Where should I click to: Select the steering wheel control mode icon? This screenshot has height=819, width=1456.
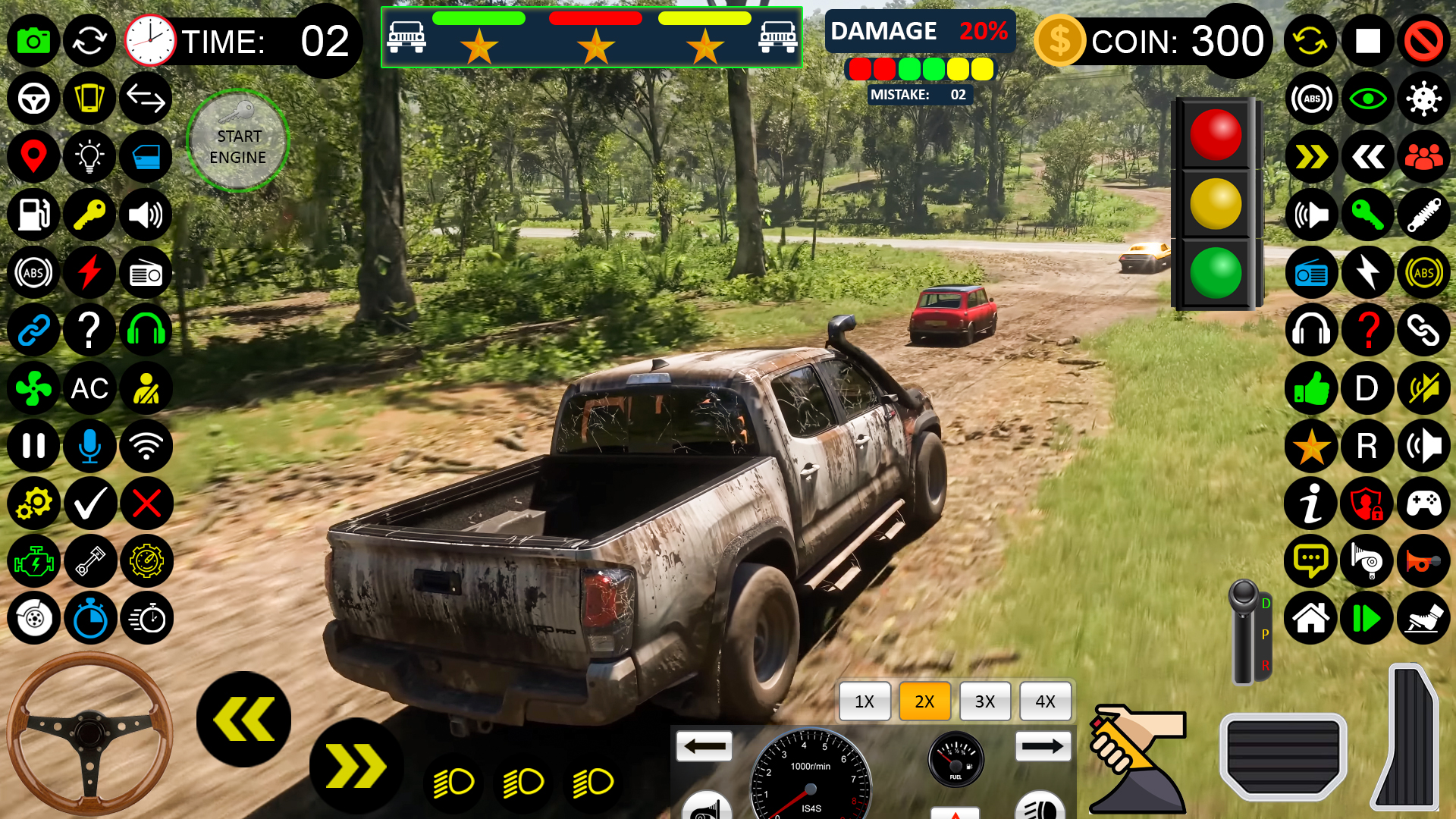tap(33, 99)
